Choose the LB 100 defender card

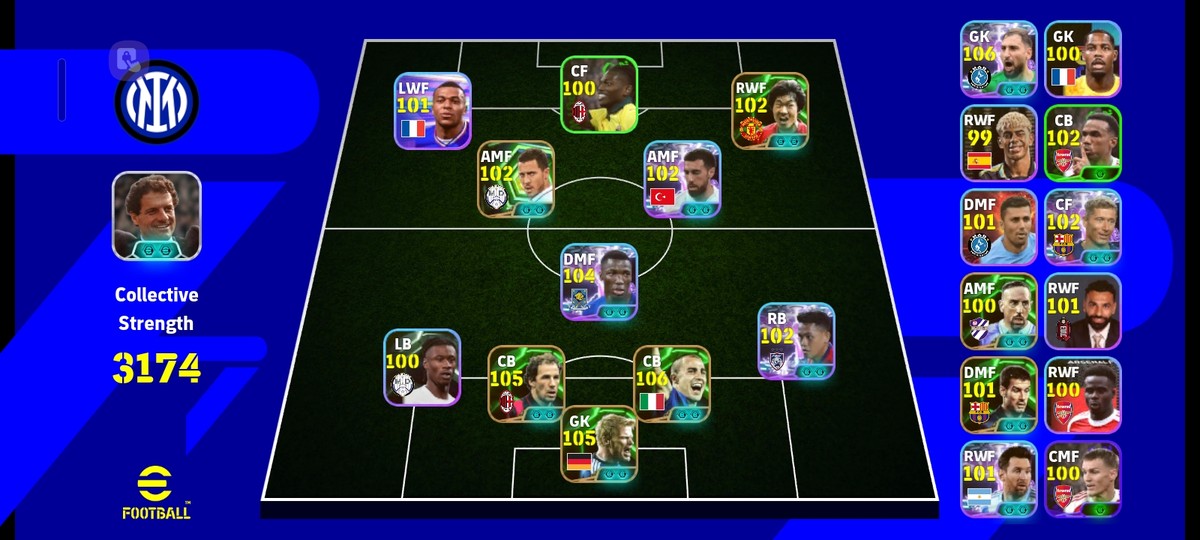pyautogui.click(x=421, y=368)
